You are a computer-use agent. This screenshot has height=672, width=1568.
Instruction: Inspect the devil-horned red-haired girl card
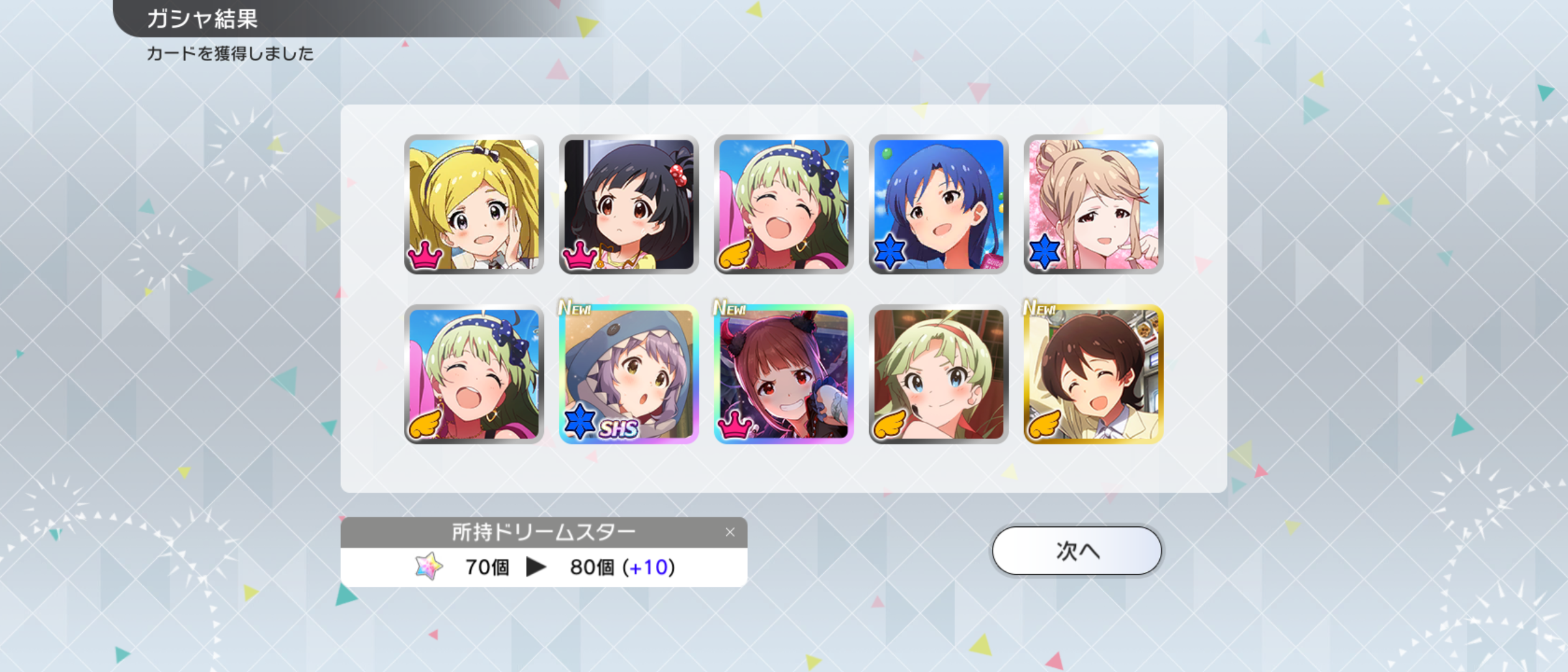(x=783, y=375)
